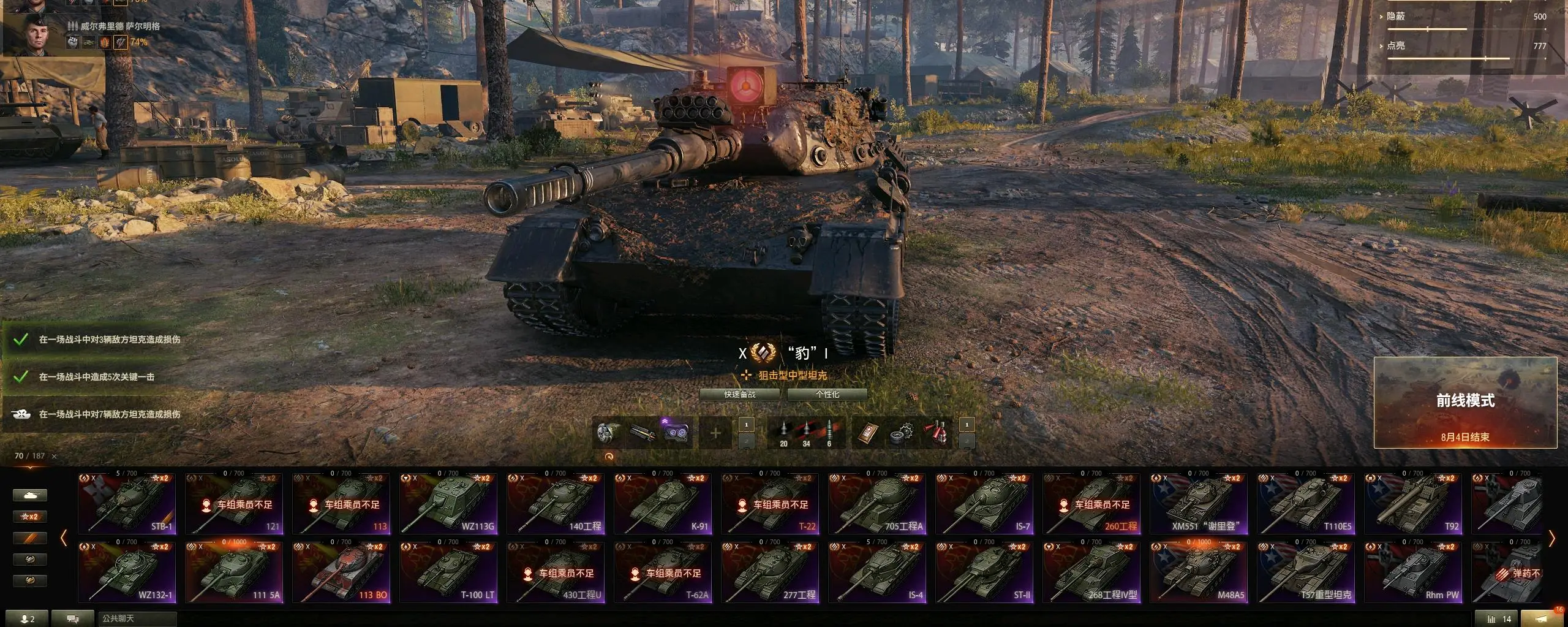Select the IS-7 tank card
The height and width of the screenshot is (627, 1568).
984,503
